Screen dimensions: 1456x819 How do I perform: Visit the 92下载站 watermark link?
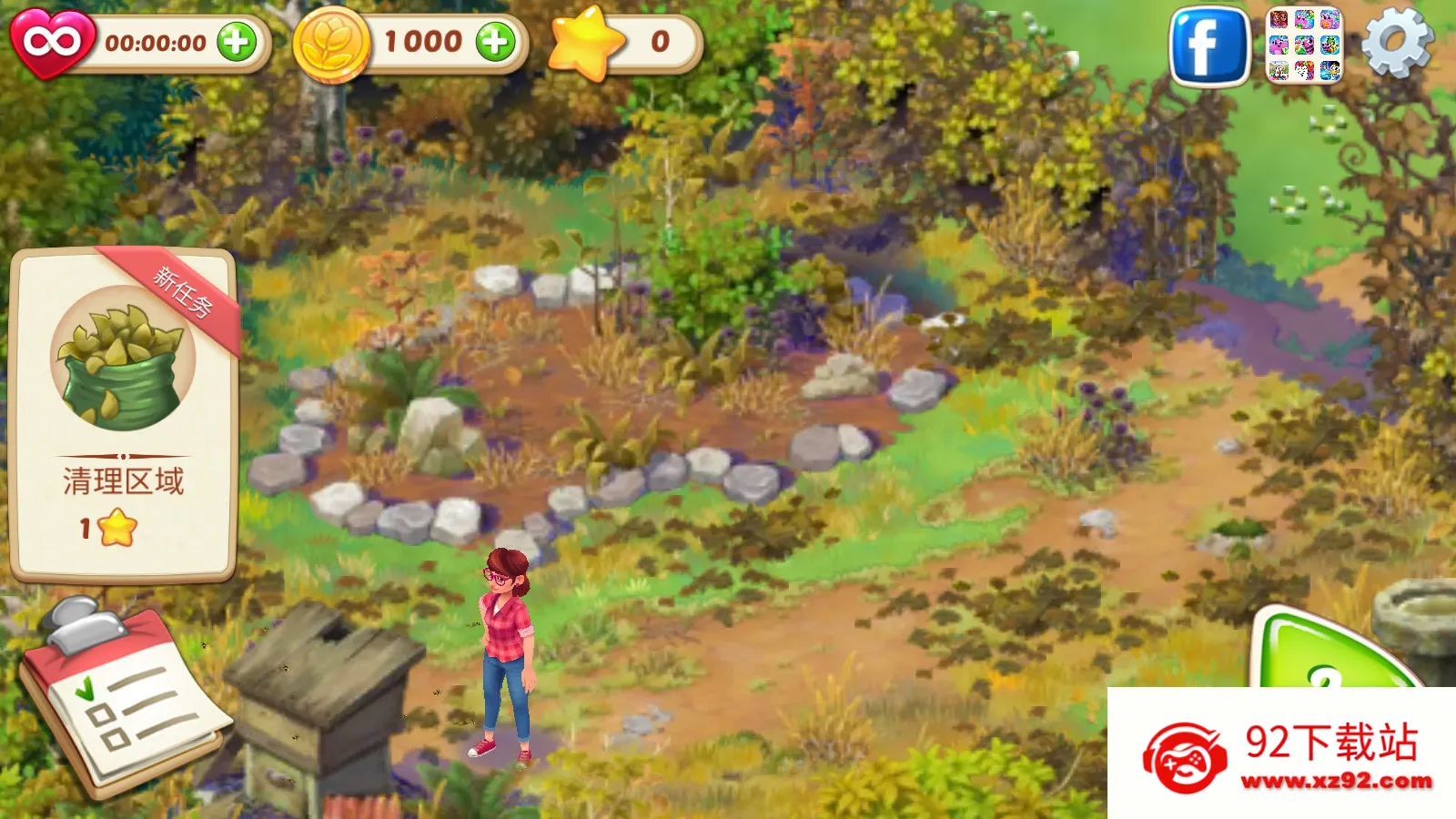[x=1283, y=755]
